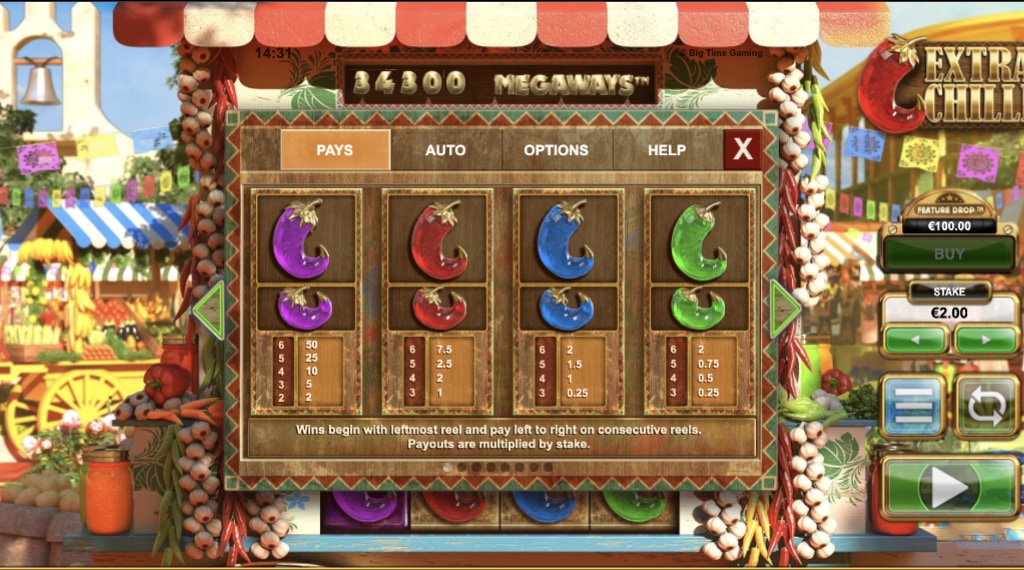
Task: Decrease the stake with left arrow
Action: tap(915, 339)
